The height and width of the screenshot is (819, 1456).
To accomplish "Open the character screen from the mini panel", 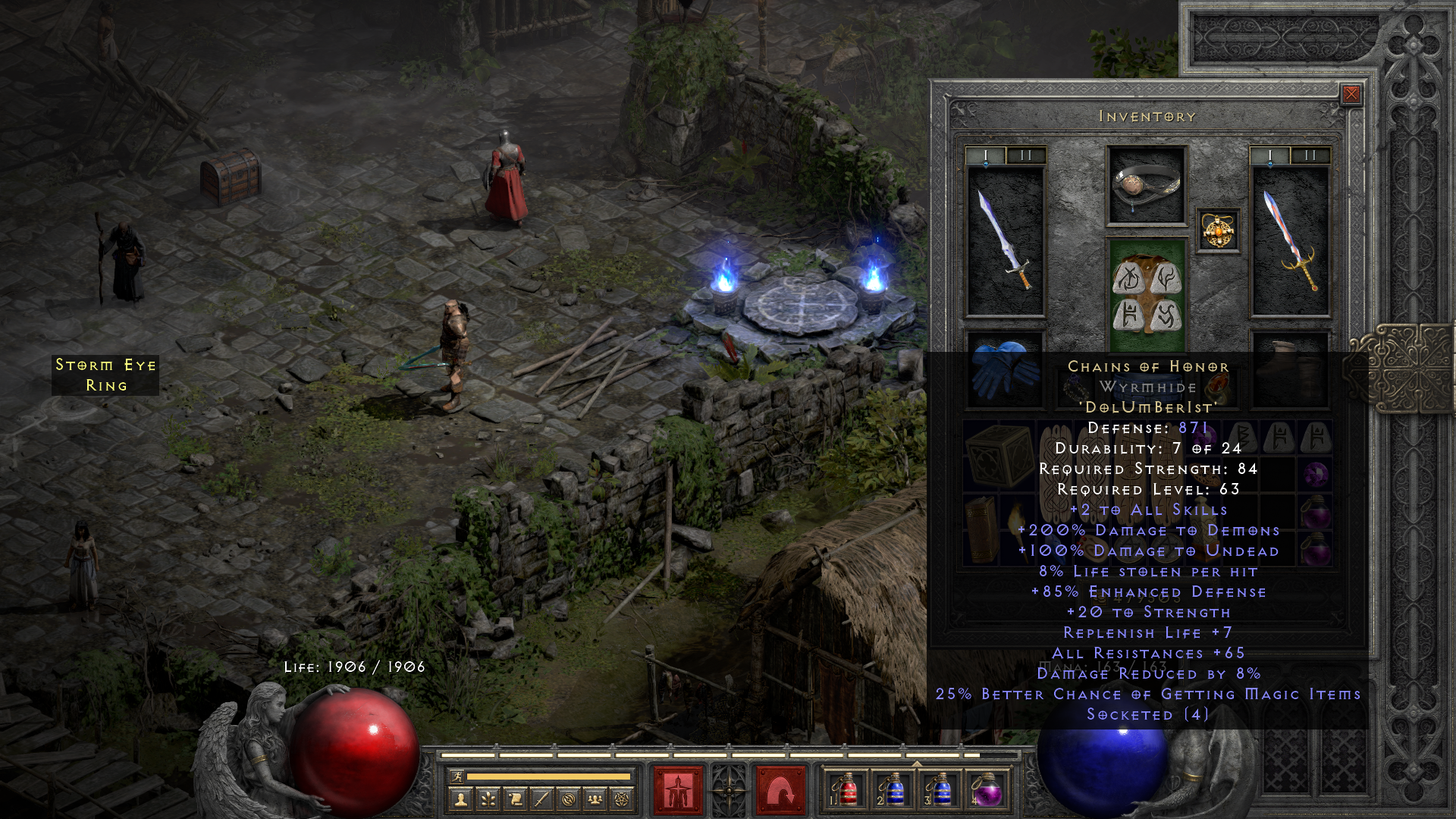I will [460, 799].
